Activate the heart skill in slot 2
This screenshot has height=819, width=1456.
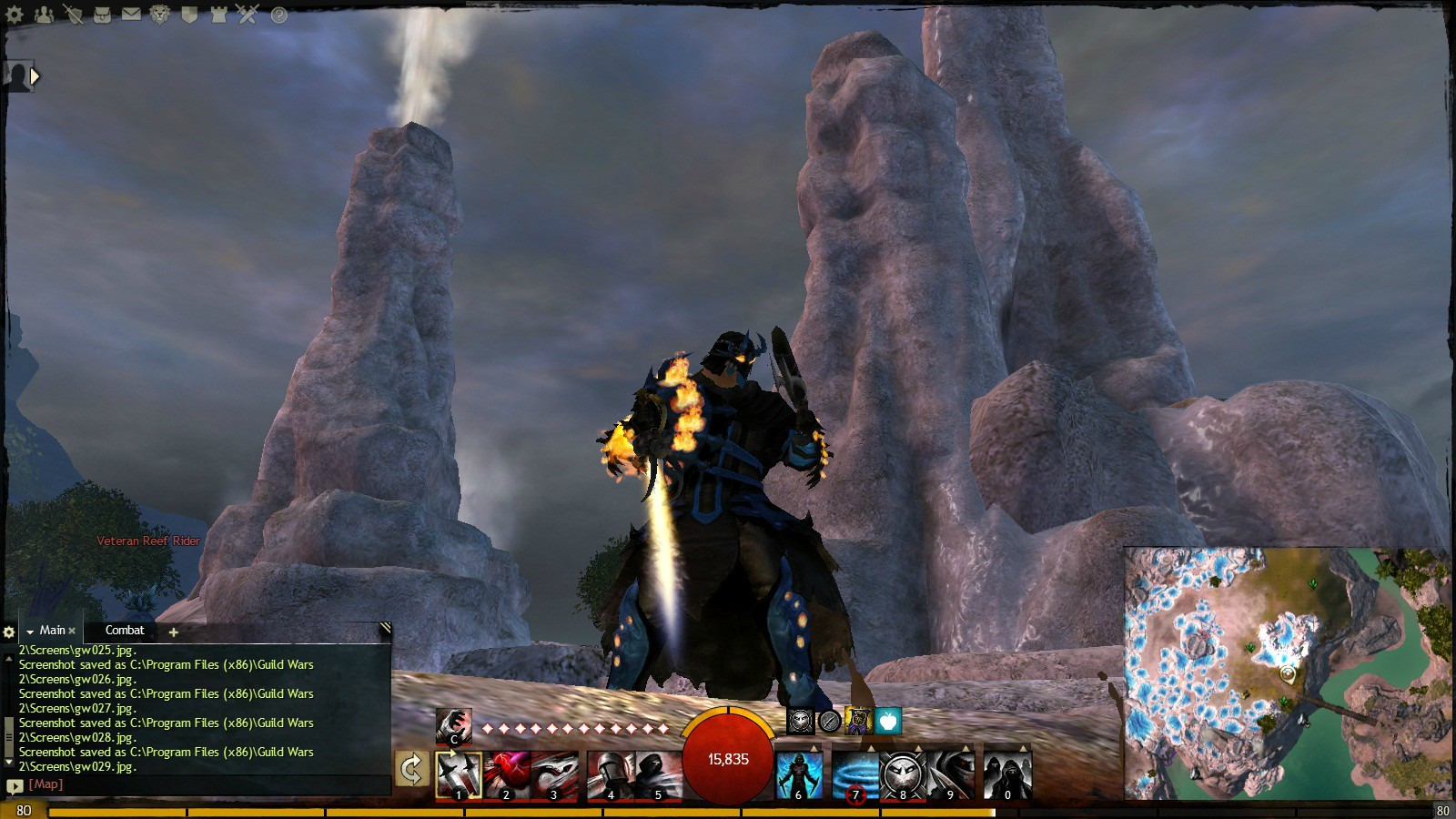click(506, 774)
